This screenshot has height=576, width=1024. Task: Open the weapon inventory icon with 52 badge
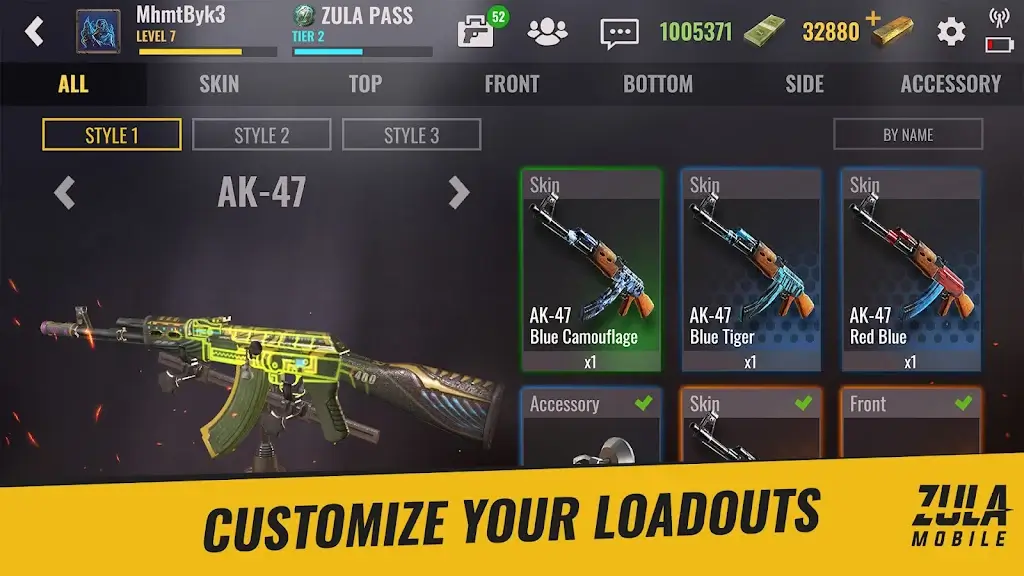pyautogui.click(x=477, y=31)
